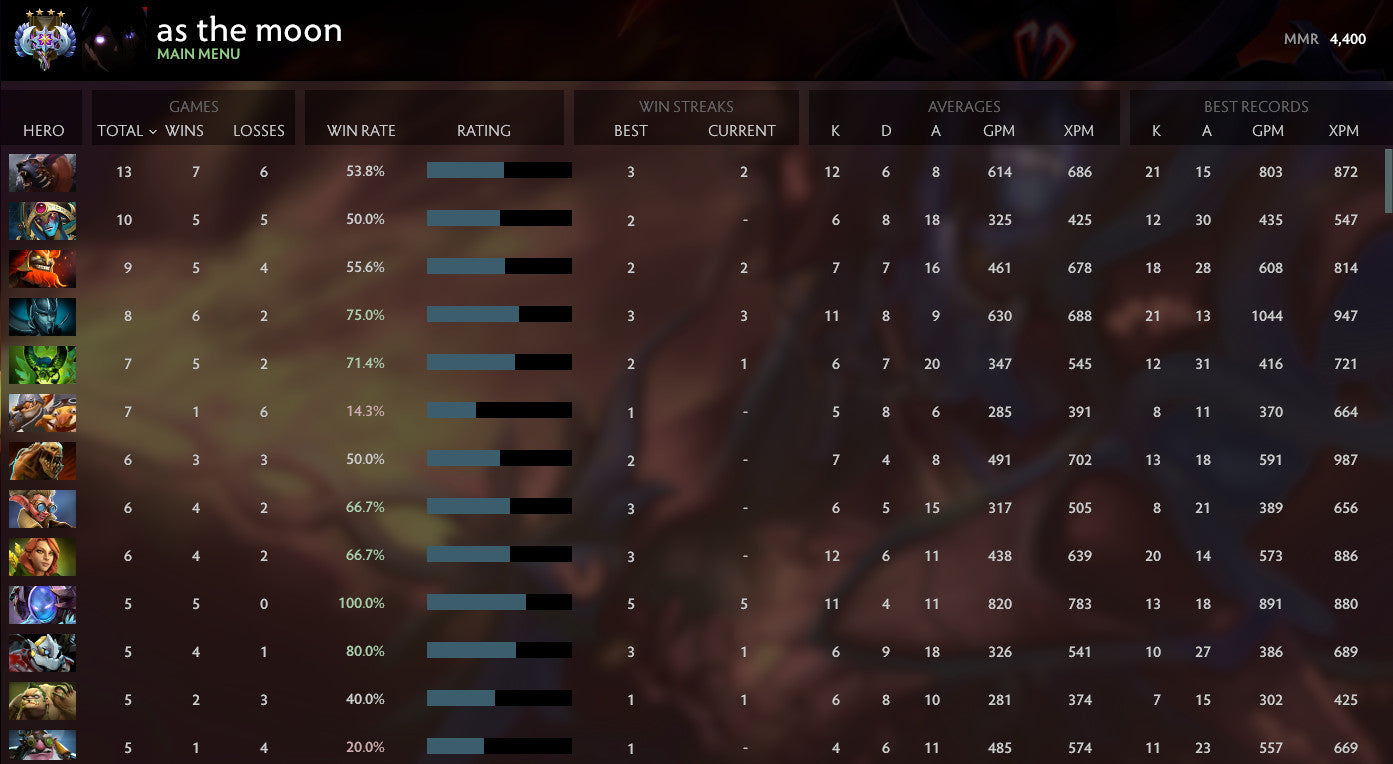
Task: Open the Lina hero portrait
Action: click(x=42, y=556)
